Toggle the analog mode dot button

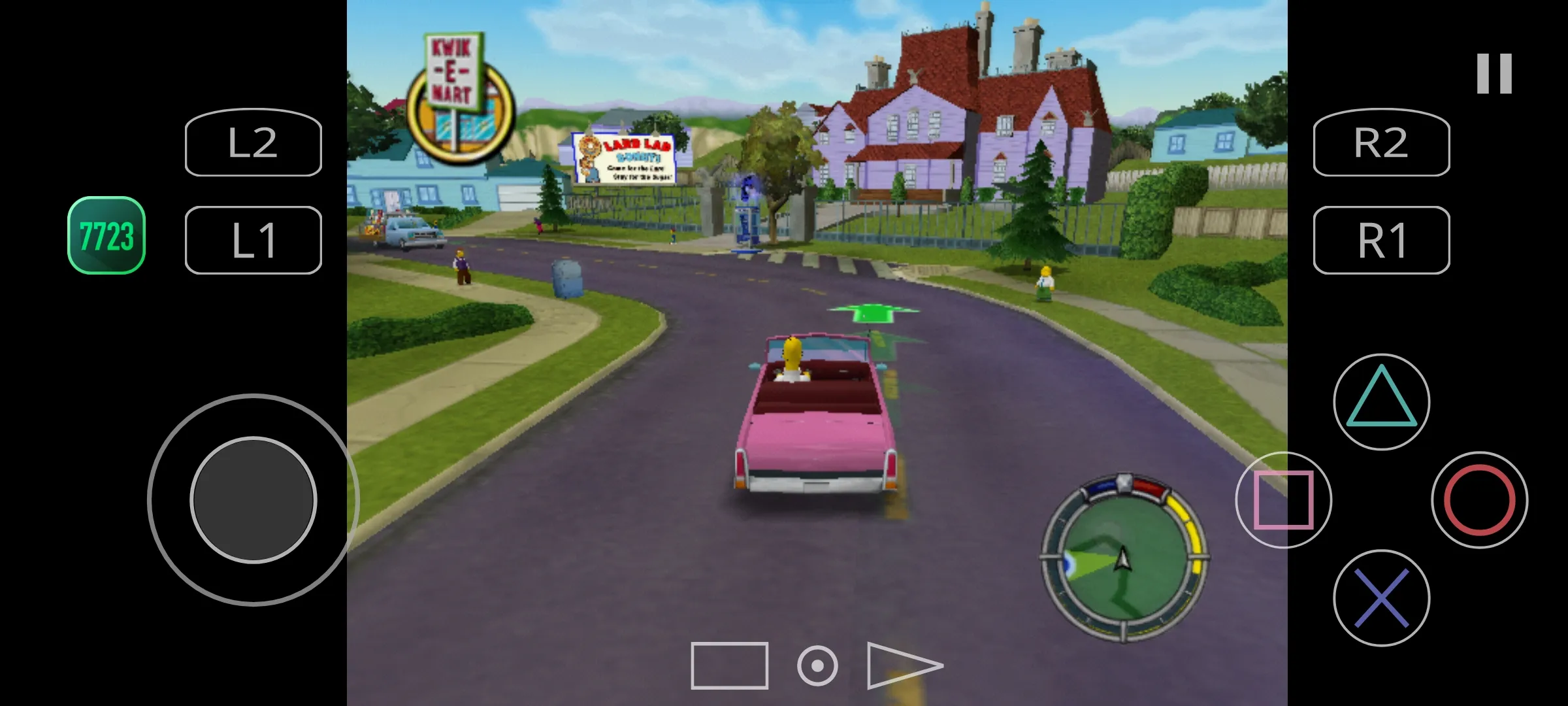[x=817, y=666]
